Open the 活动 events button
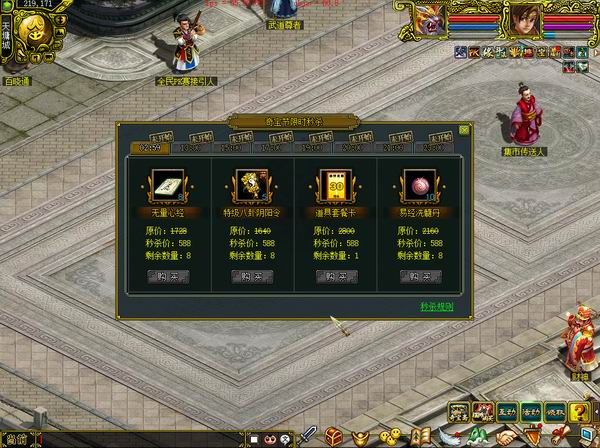 [531, 411]
